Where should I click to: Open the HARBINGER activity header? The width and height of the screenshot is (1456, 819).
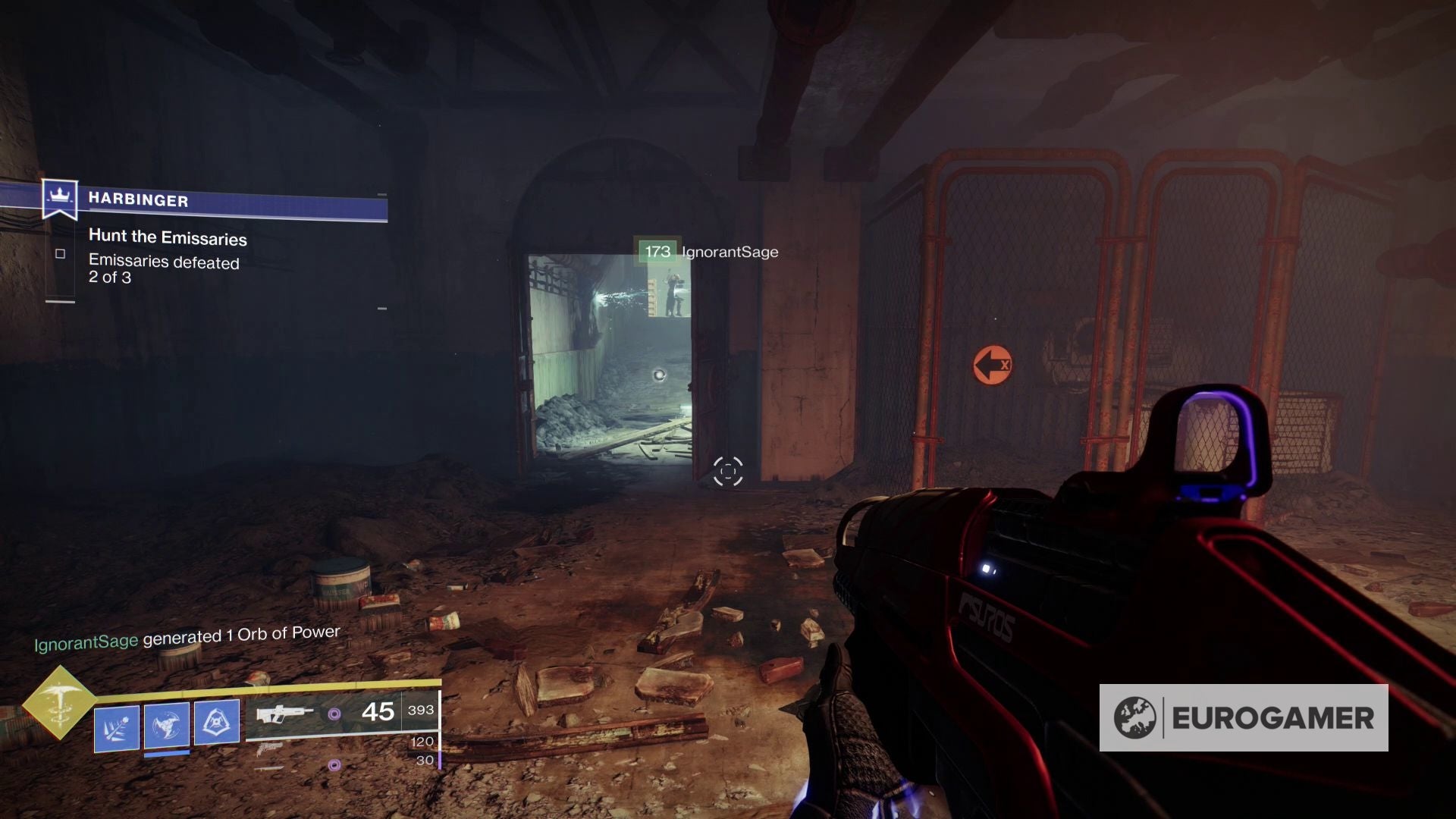click(x=139, y=199)
